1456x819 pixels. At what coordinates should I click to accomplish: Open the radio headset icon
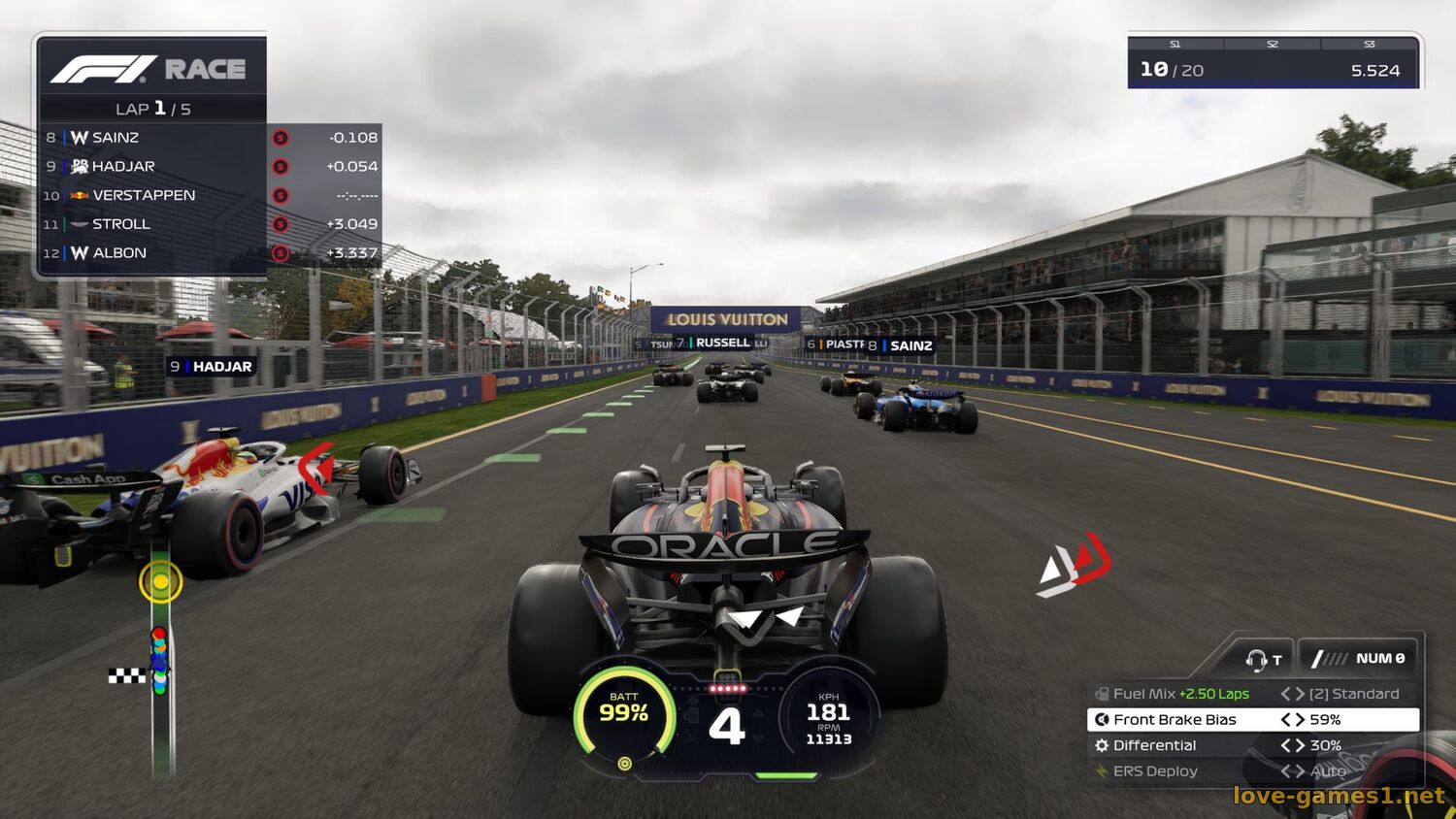coord(1258,660)
